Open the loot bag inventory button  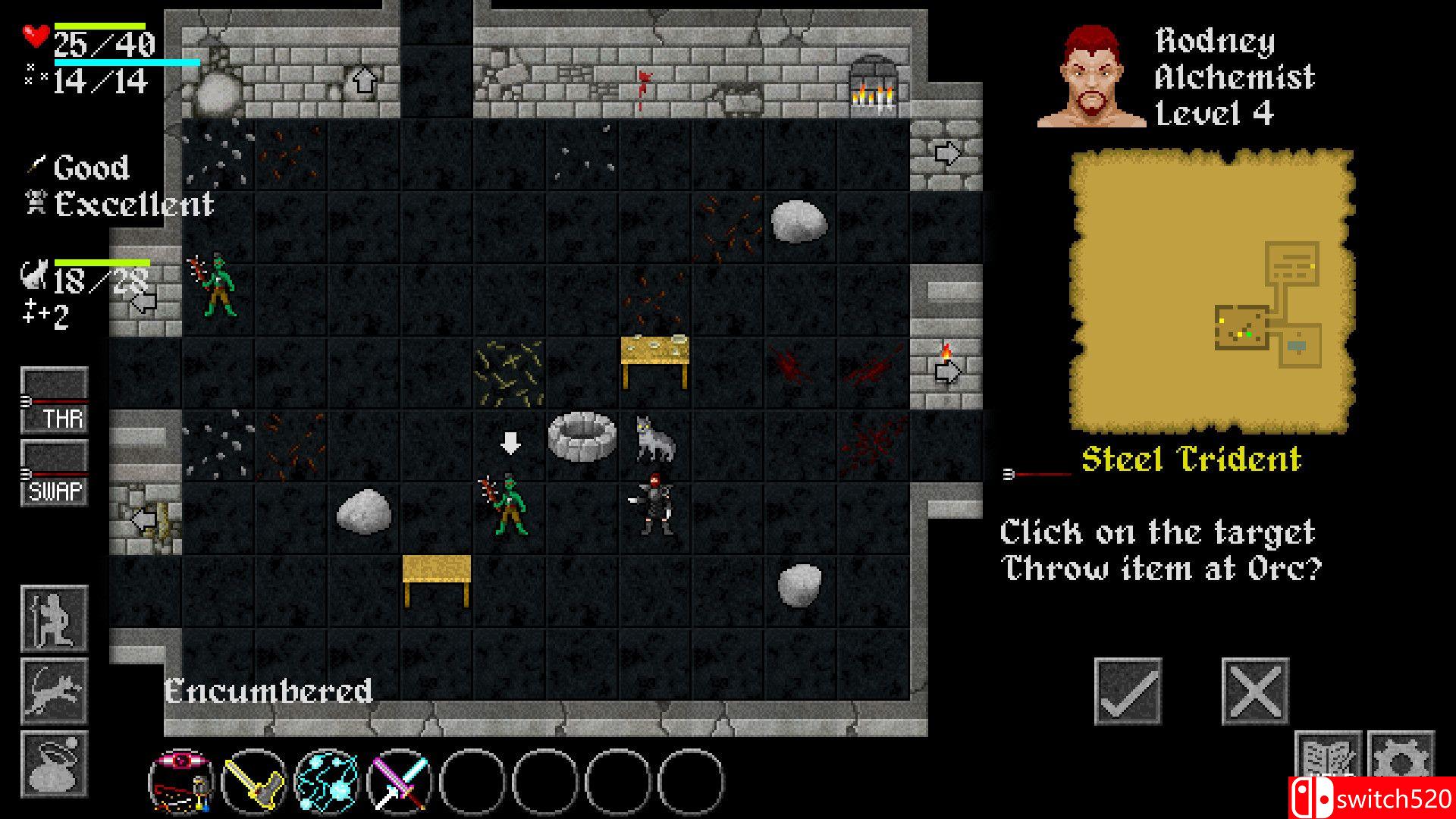coord(54,764)
